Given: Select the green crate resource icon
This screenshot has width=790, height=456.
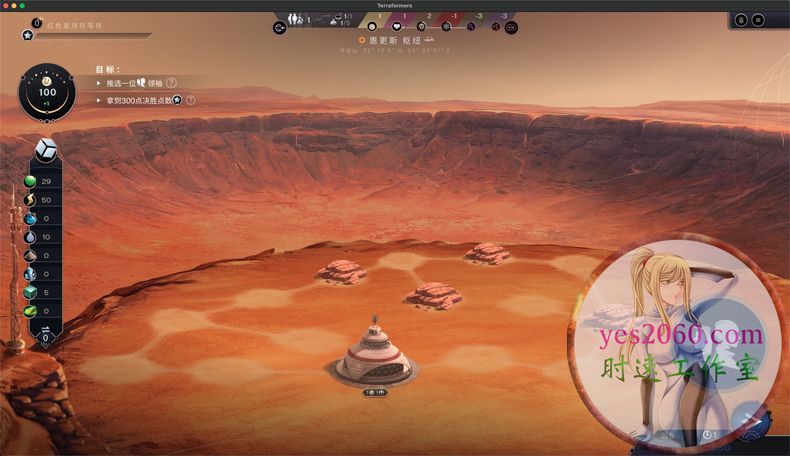Looking at the screenshot, I should click(31, 292).
